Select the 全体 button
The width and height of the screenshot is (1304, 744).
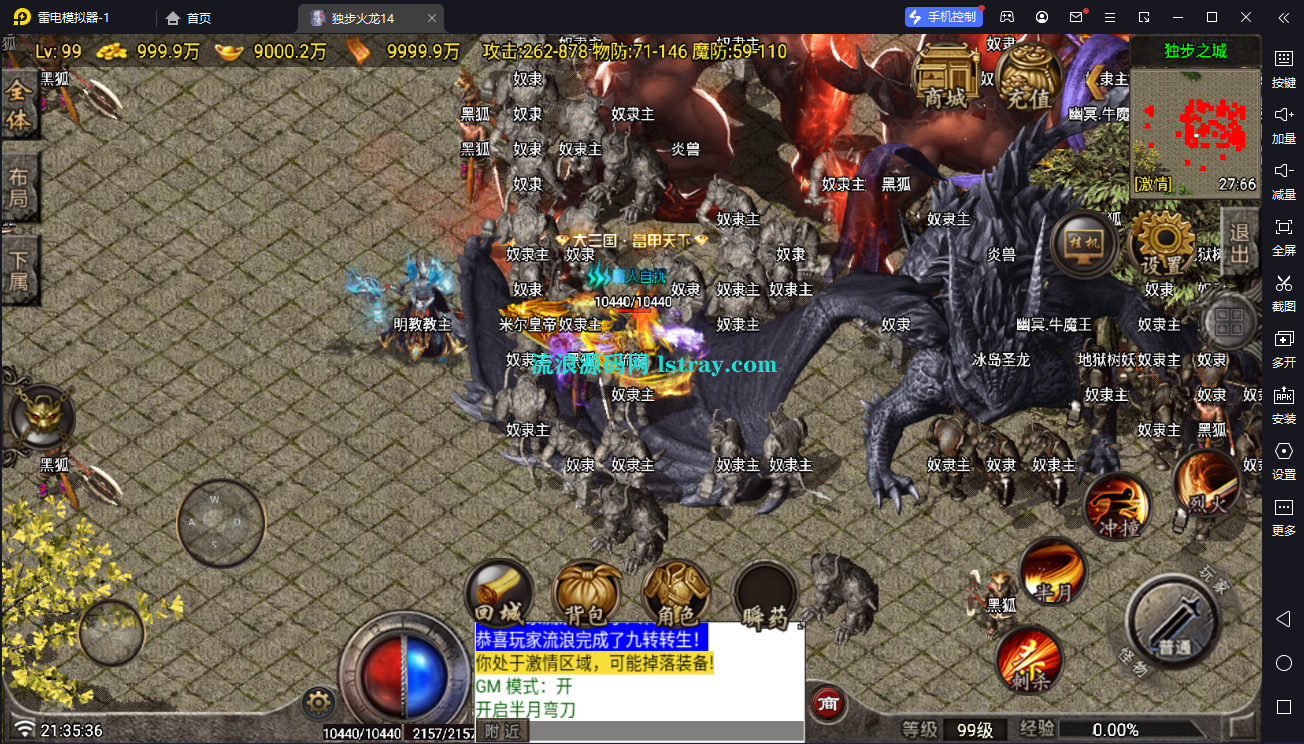[20, 107]
